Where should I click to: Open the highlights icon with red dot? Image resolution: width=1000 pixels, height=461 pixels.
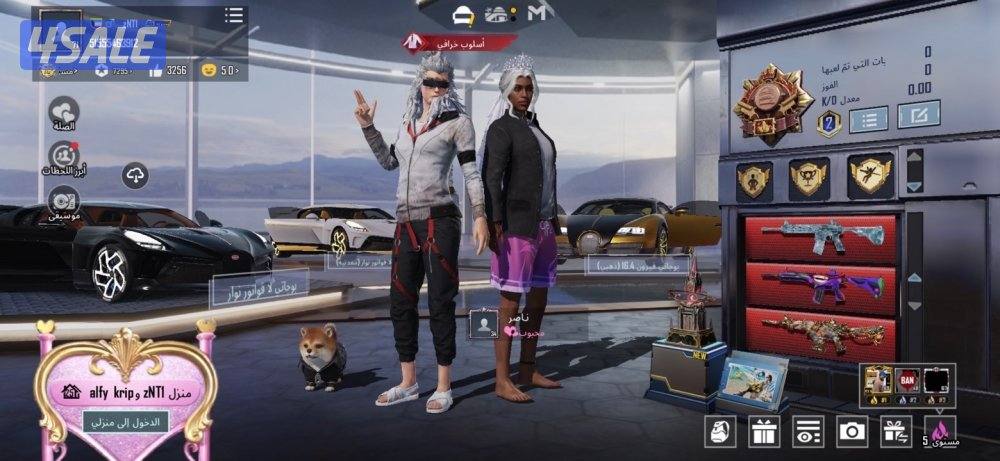64,157
